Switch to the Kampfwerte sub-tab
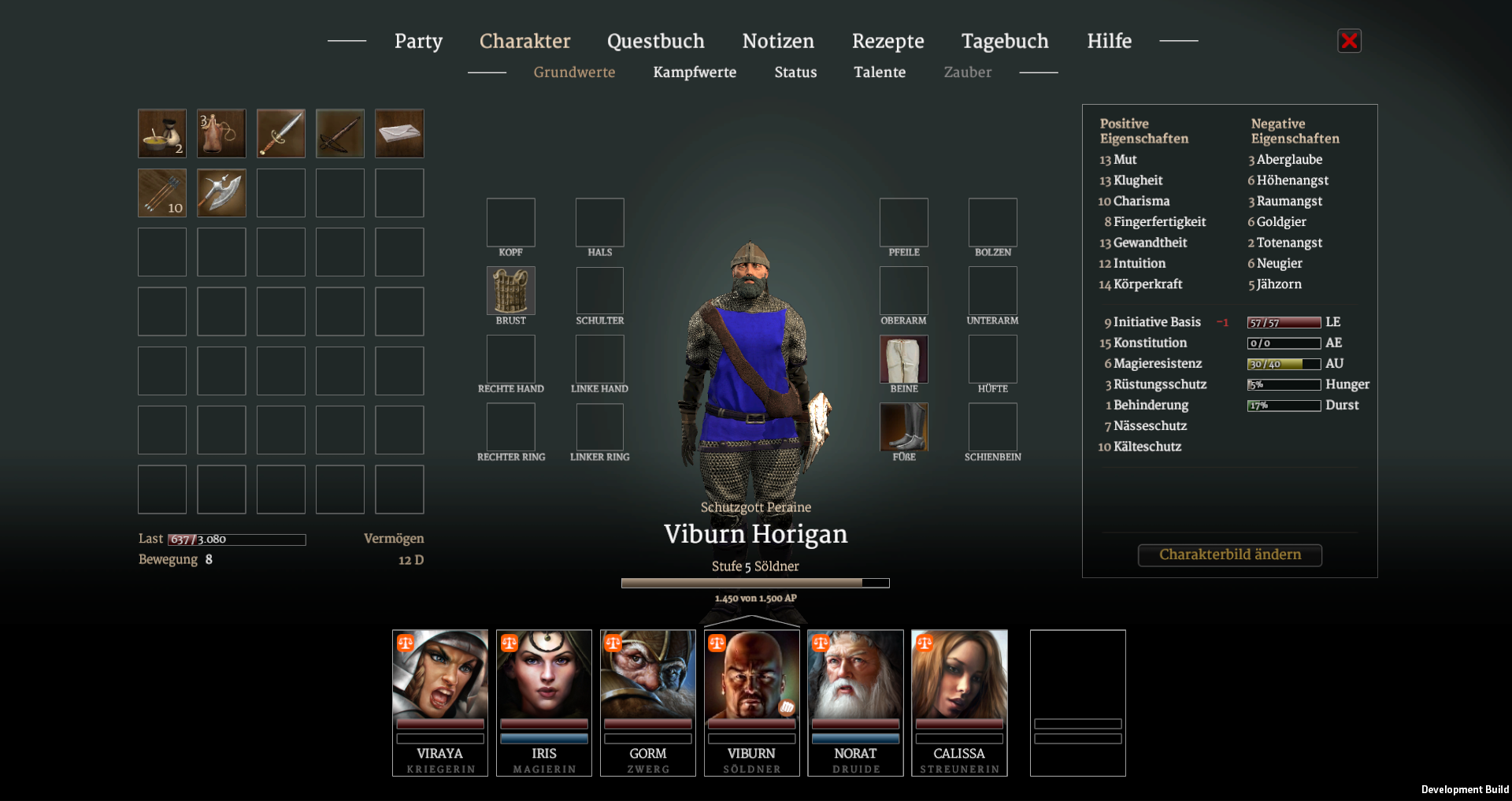Image resolution: width=1512 pixels, height=801 pixels. pos(695,72)
